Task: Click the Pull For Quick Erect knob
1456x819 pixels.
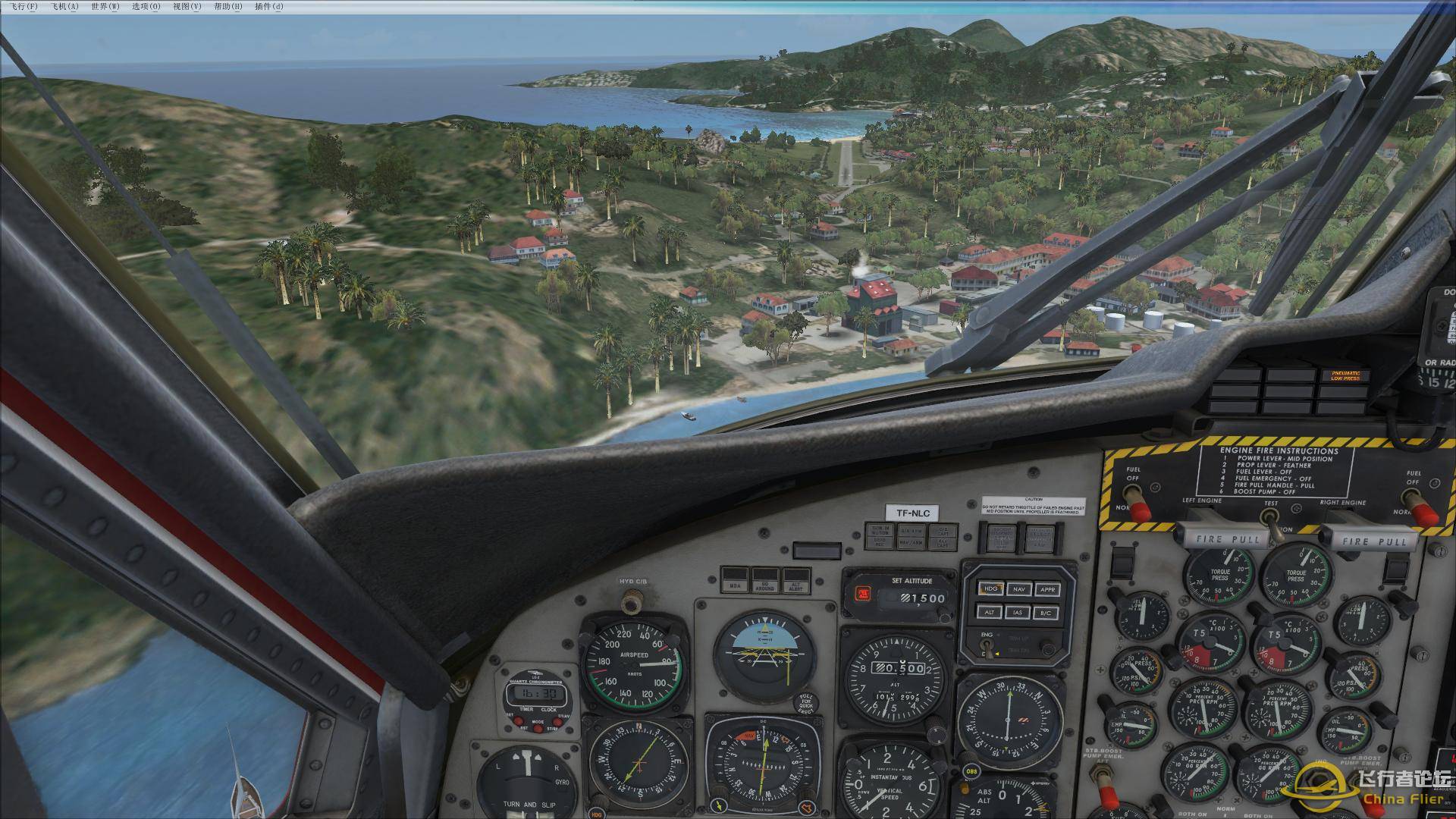Action: point(806,703)
